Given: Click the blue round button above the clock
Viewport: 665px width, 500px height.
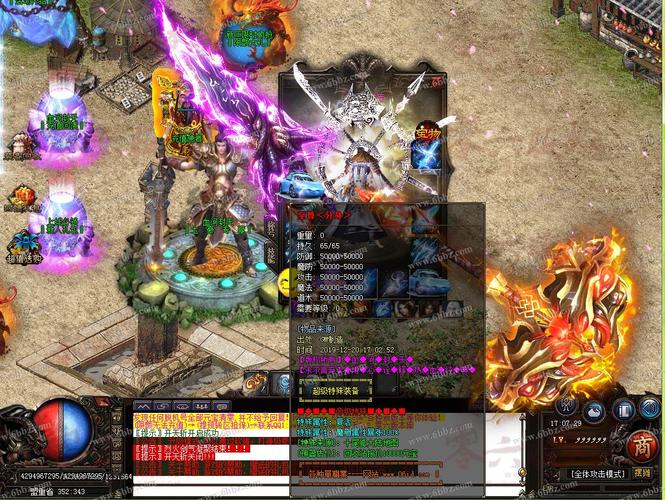Looking at the screenshot, I should (593, 410).
